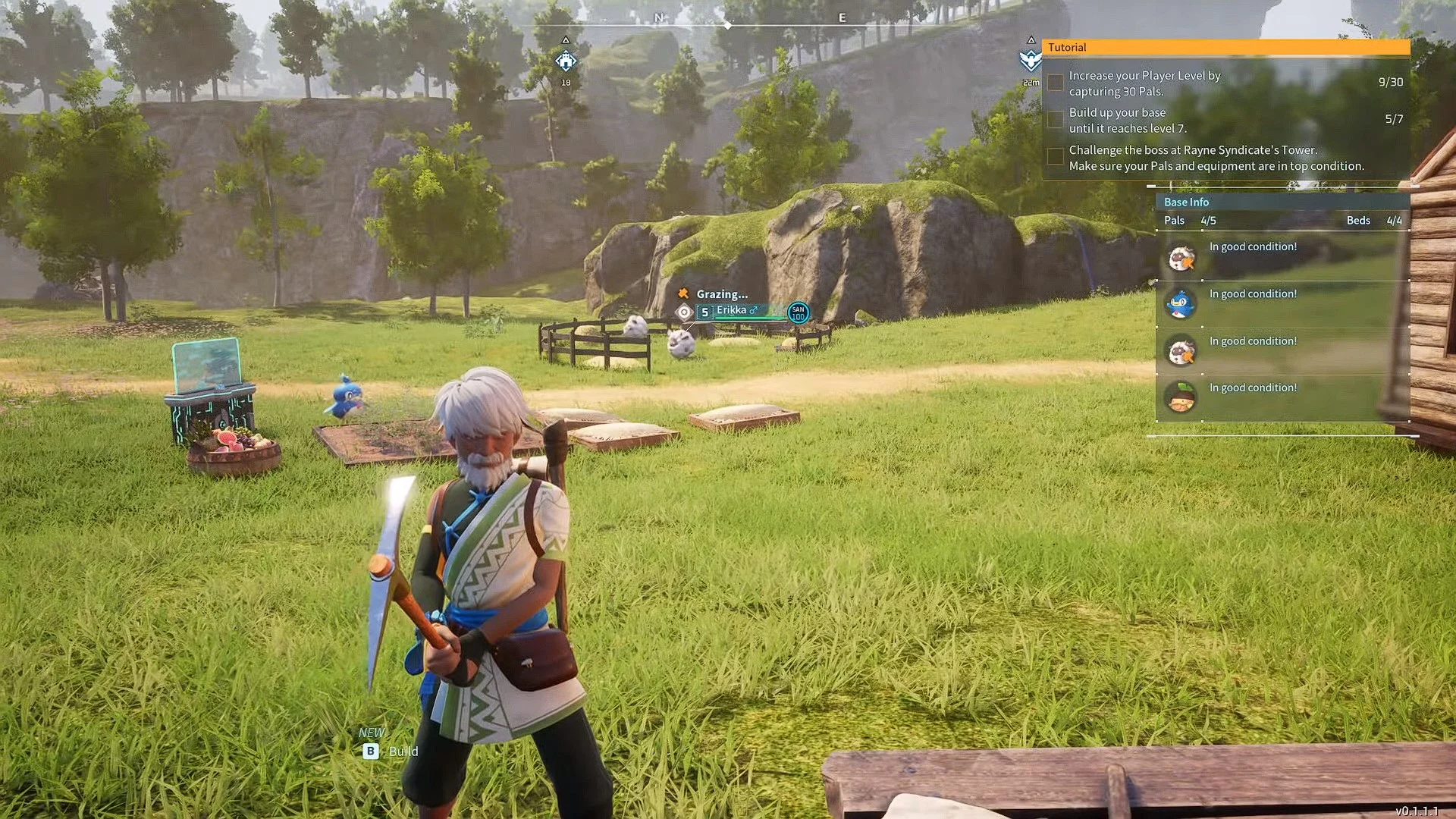Select the green-leaf monkey Pal icon
The image size is (1456, 819).
pos(1181,397)
